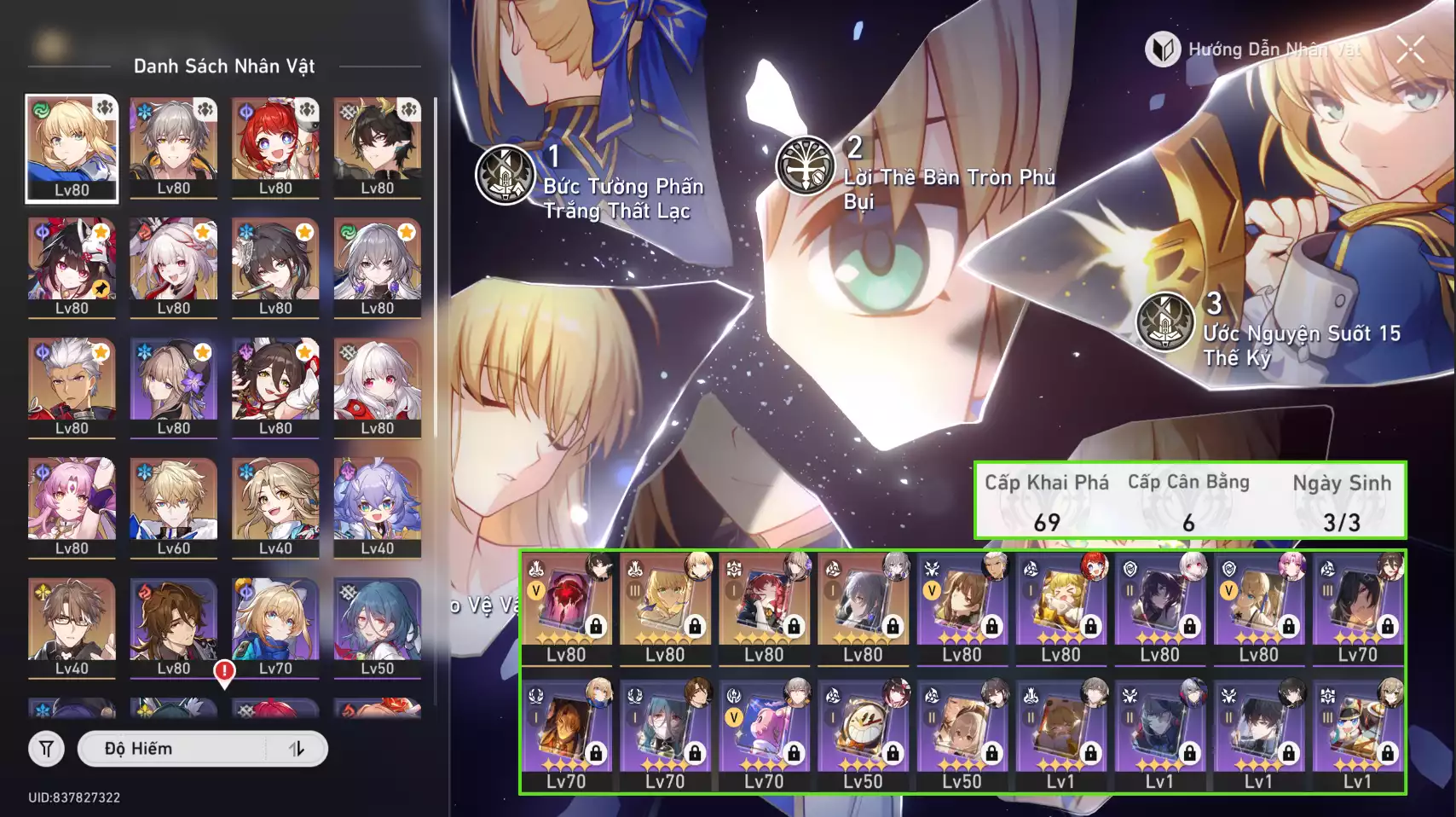Select the Lv70 blonde girl with white hat
Image resolution: width=1456 pixels, height=817 pixels.
point(275,628)
